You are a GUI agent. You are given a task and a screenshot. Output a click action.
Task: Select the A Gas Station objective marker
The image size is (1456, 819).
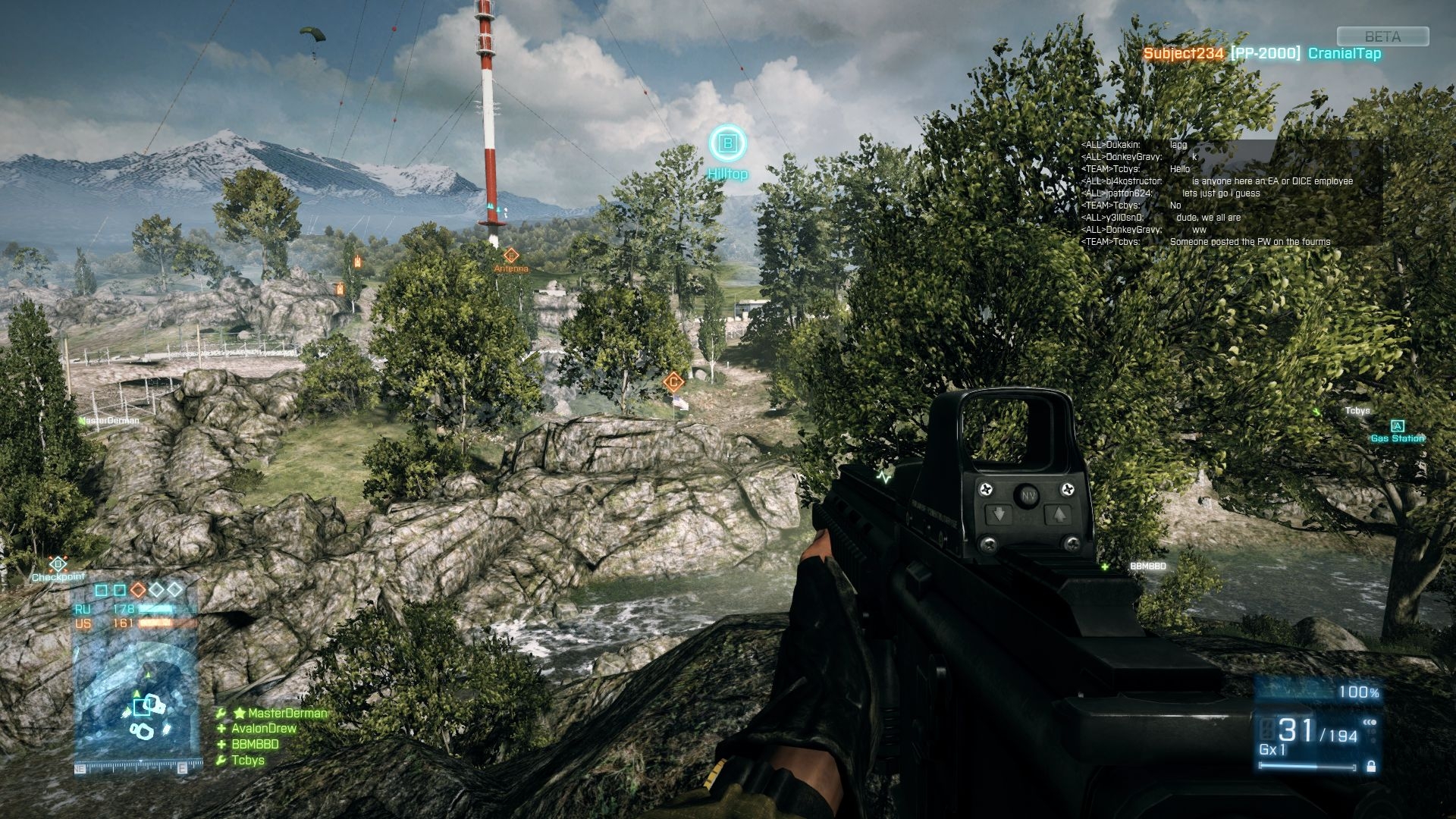tap(1397, 427)
